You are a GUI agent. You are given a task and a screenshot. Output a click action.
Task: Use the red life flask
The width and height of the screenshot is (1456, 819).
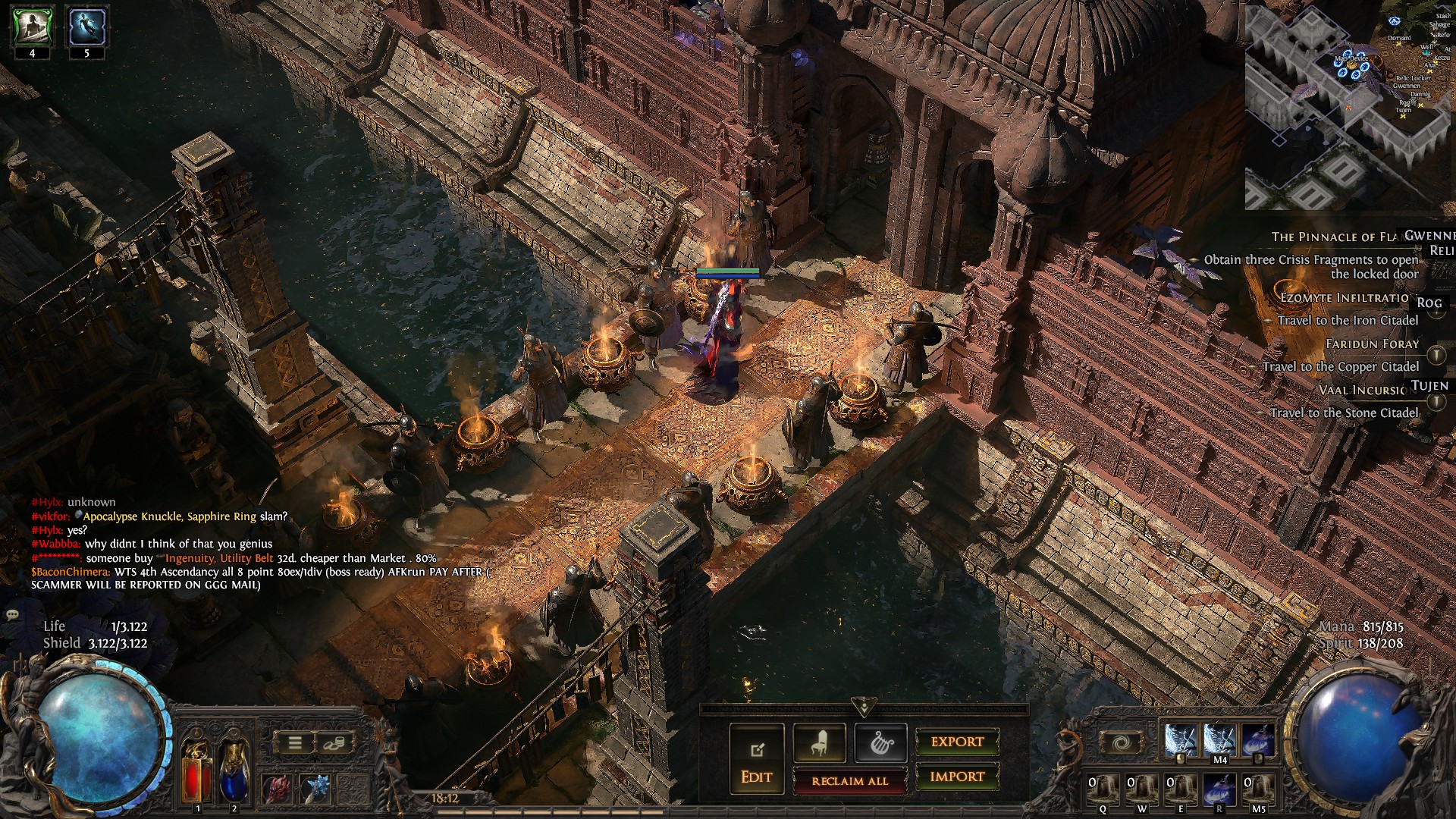point(197,772)
